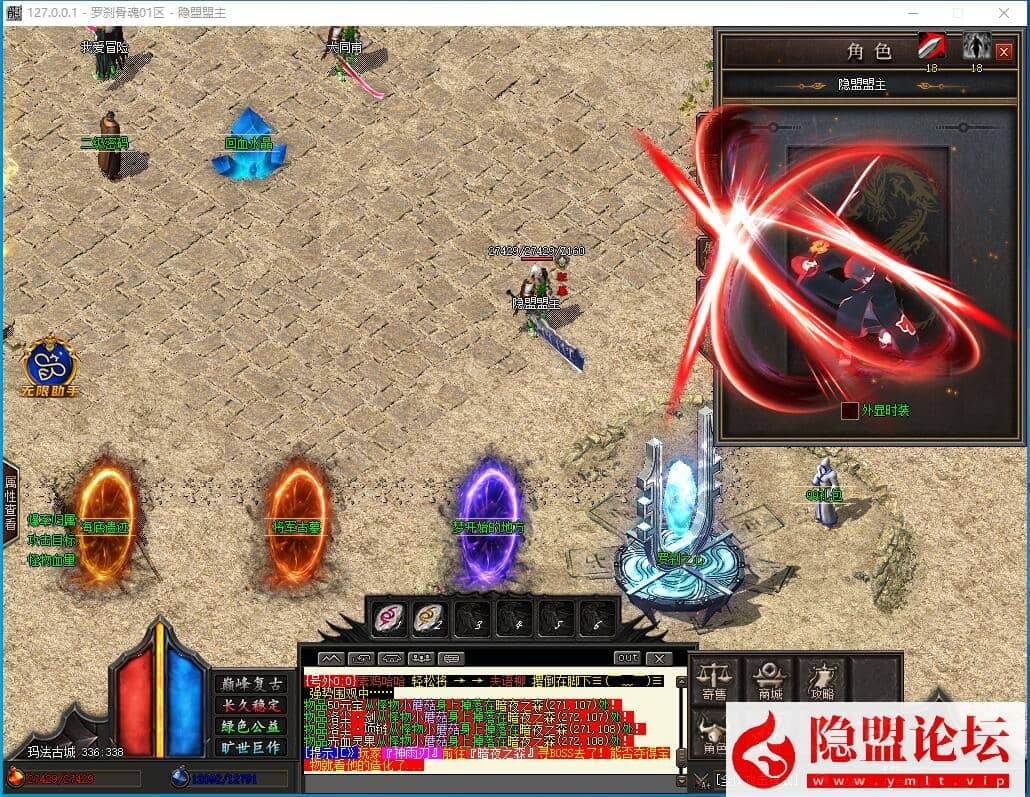This screenshot has width=1030, height=797.
Task: Toggle the 爆率归属 option text
Action: click(52, 521)
